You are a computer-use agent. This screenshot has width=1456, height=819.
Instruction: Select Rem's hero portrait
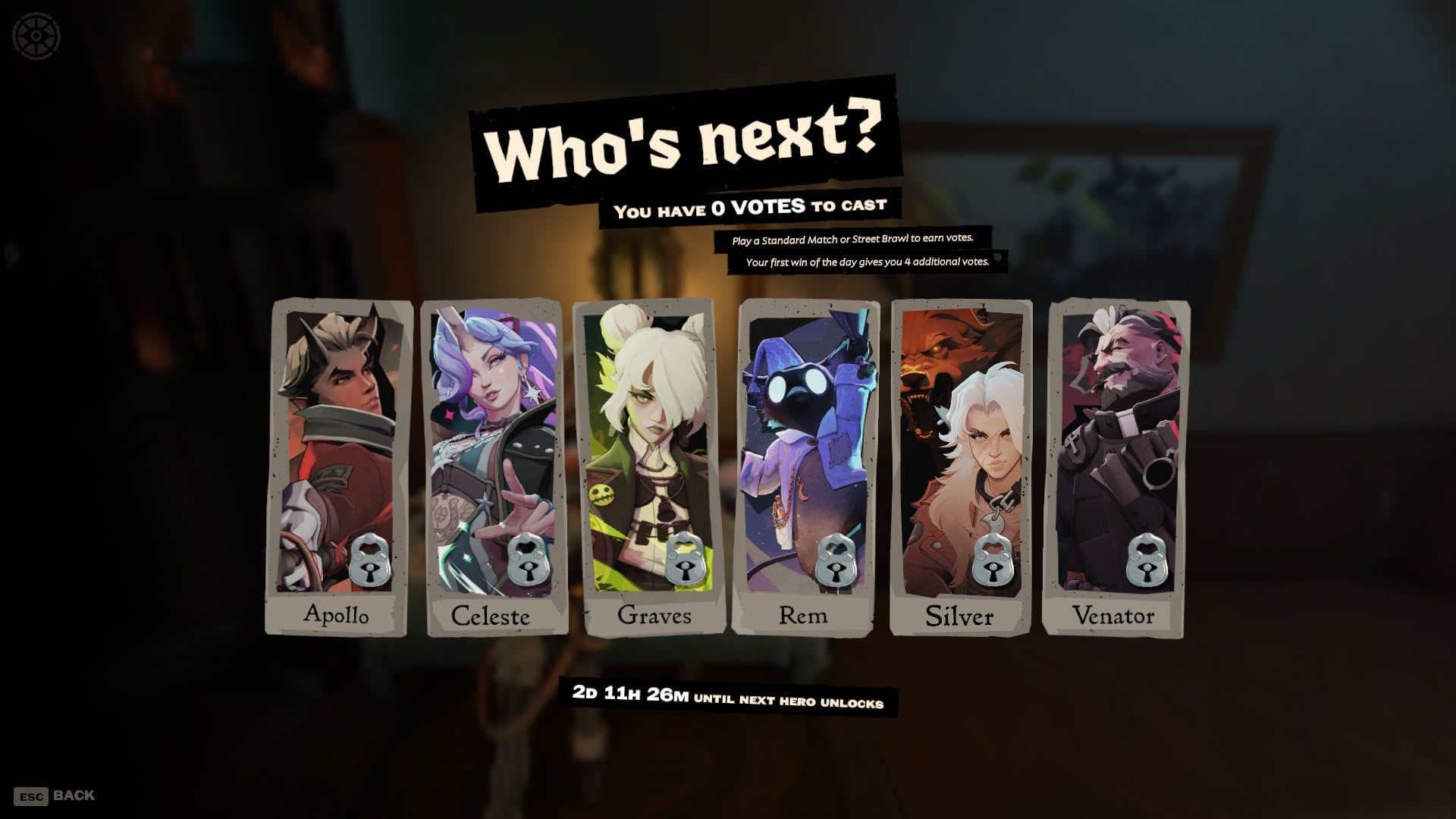(x=804, y=440)
